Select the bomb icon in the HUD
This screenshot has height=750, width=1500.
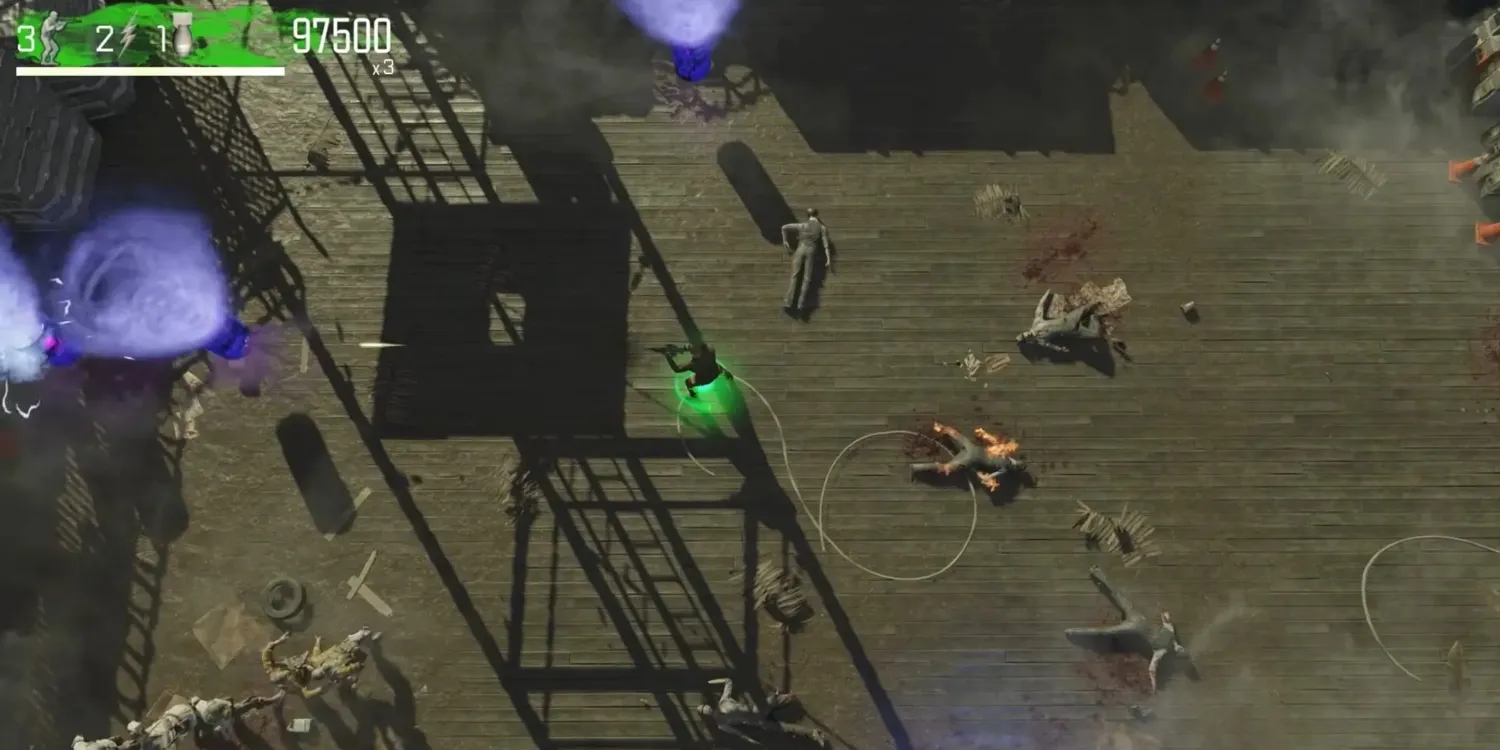click(x=183, y=36)
